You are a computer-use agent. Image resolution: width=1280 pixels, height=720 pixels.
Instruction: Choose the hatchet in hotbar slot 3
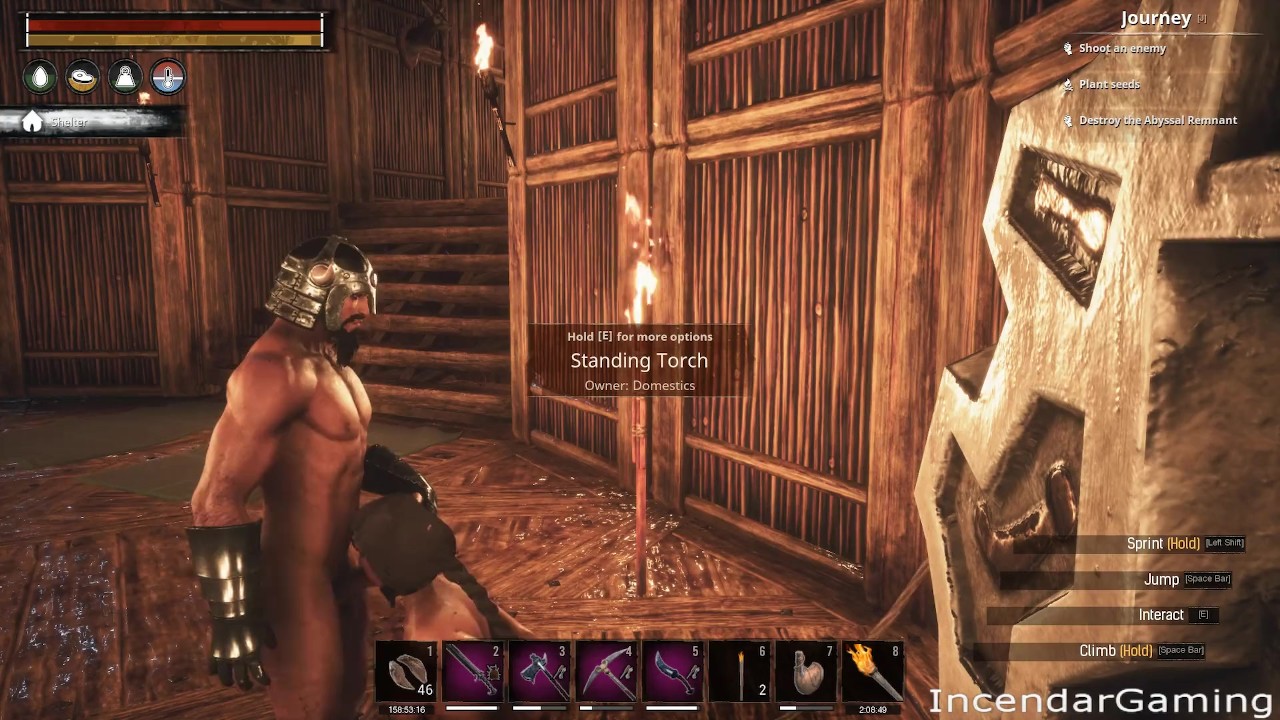[x=540, y=672]
